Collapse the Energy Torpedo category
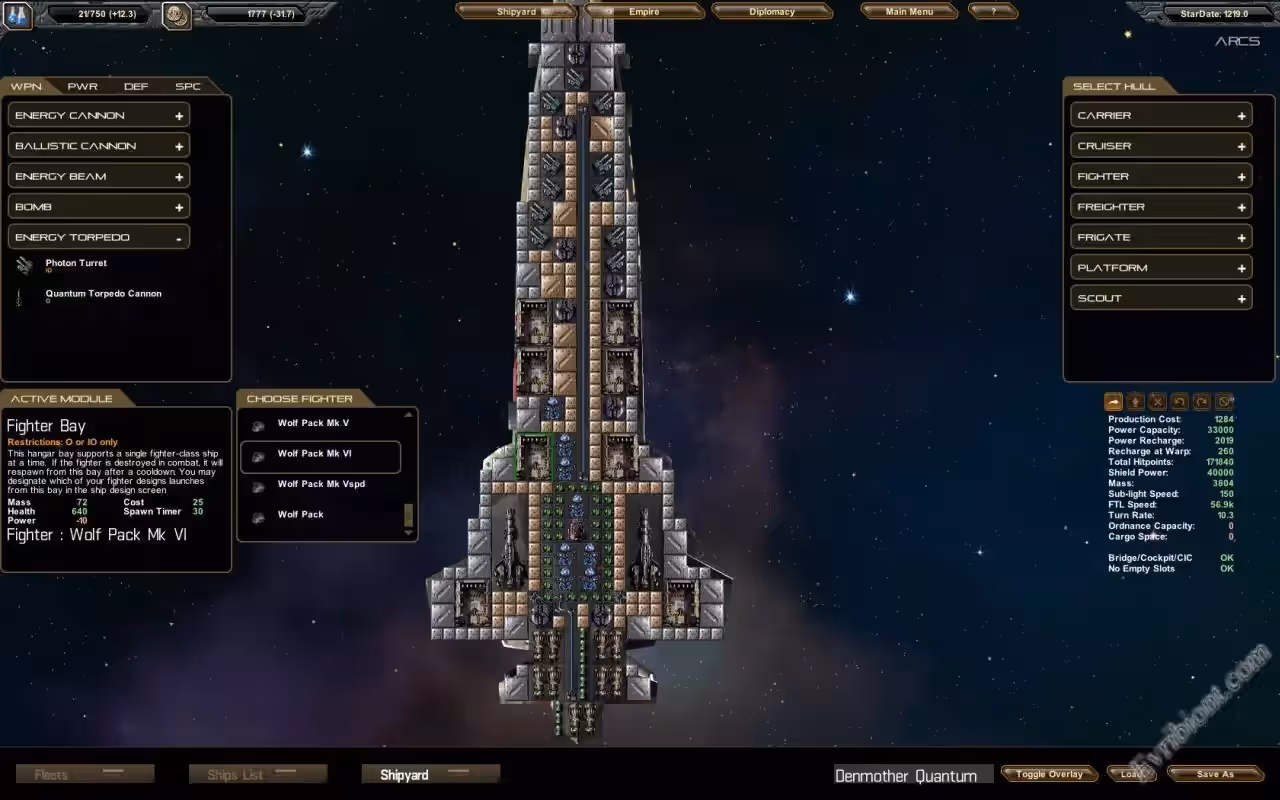The height and width of the screenshot is (800, 1280). point(99,238)
